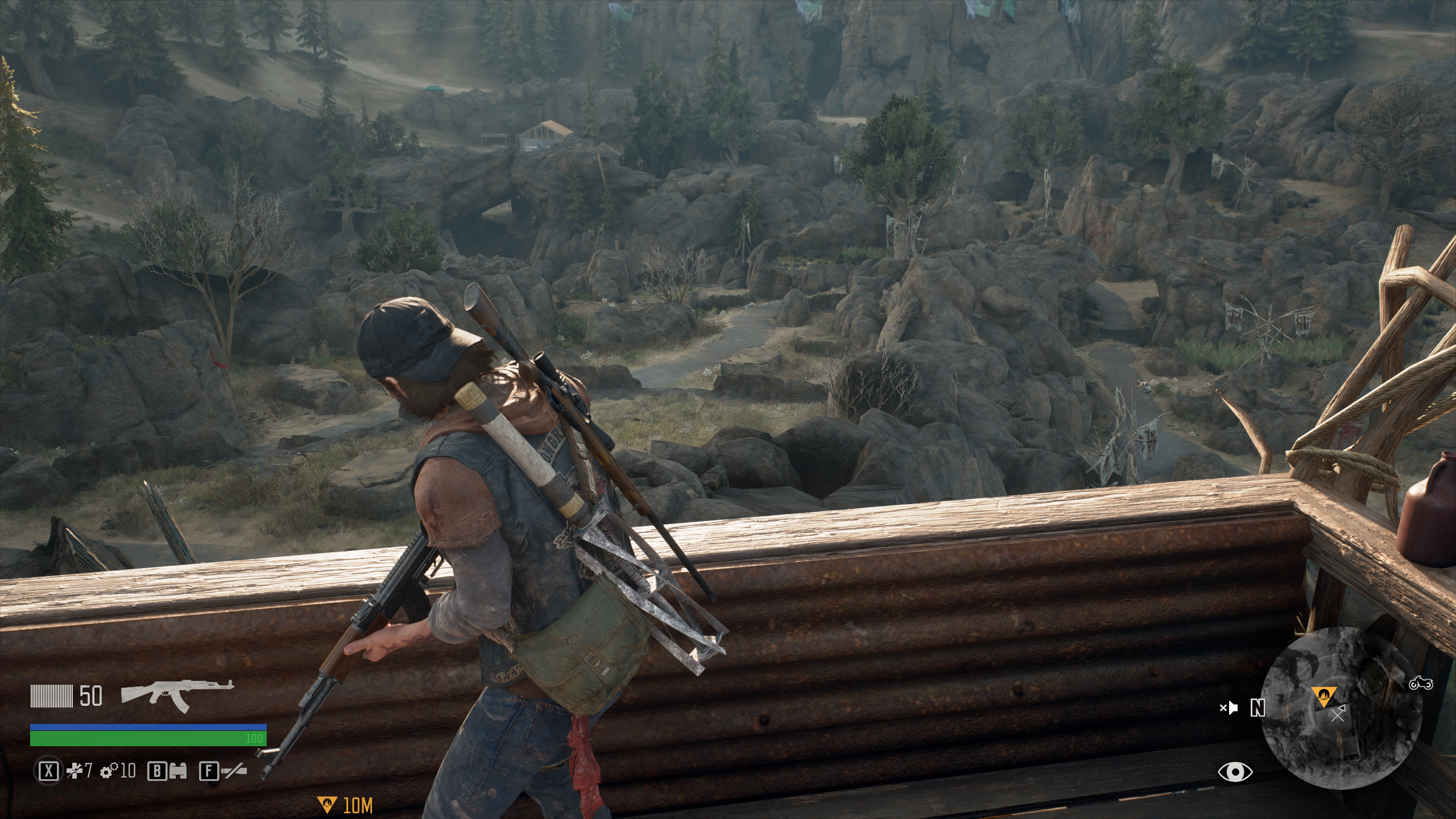Choose the binoculars icon
This screenshot has height=819, width=1456.
[177, 771]
